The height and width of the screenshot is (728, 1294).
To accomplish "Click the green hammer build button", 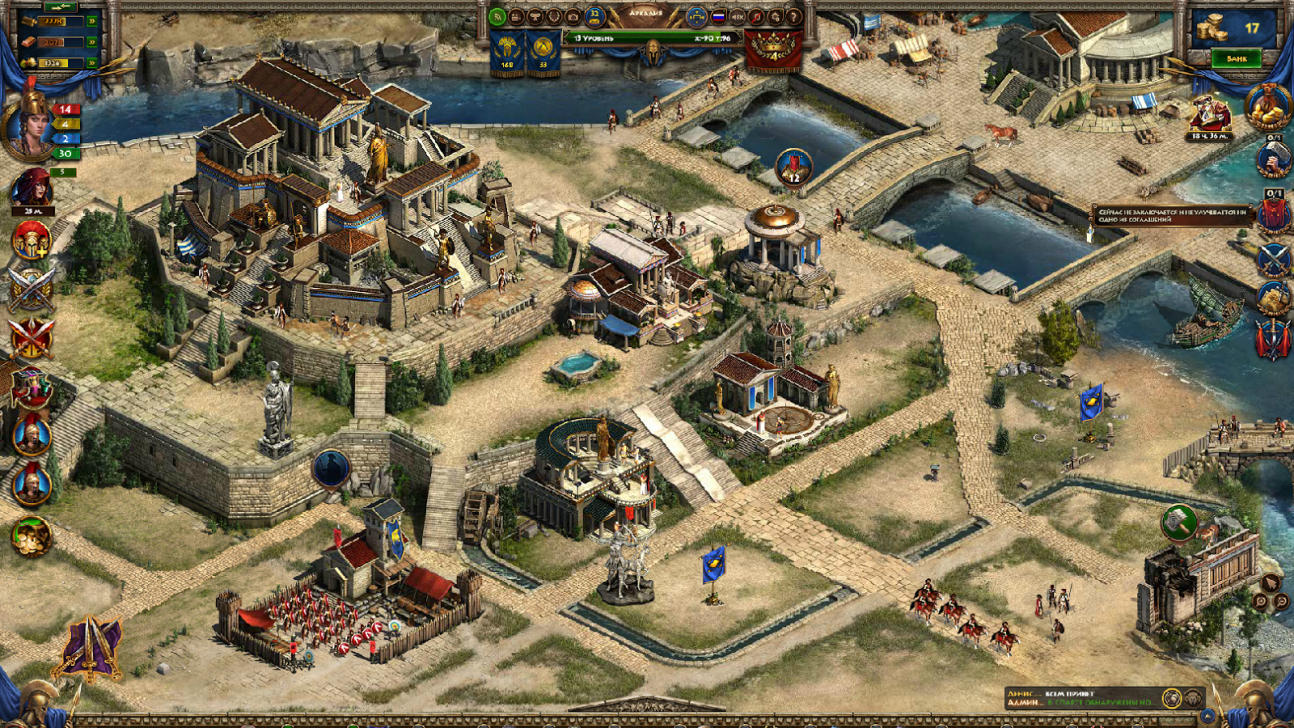I will 1179,522.
